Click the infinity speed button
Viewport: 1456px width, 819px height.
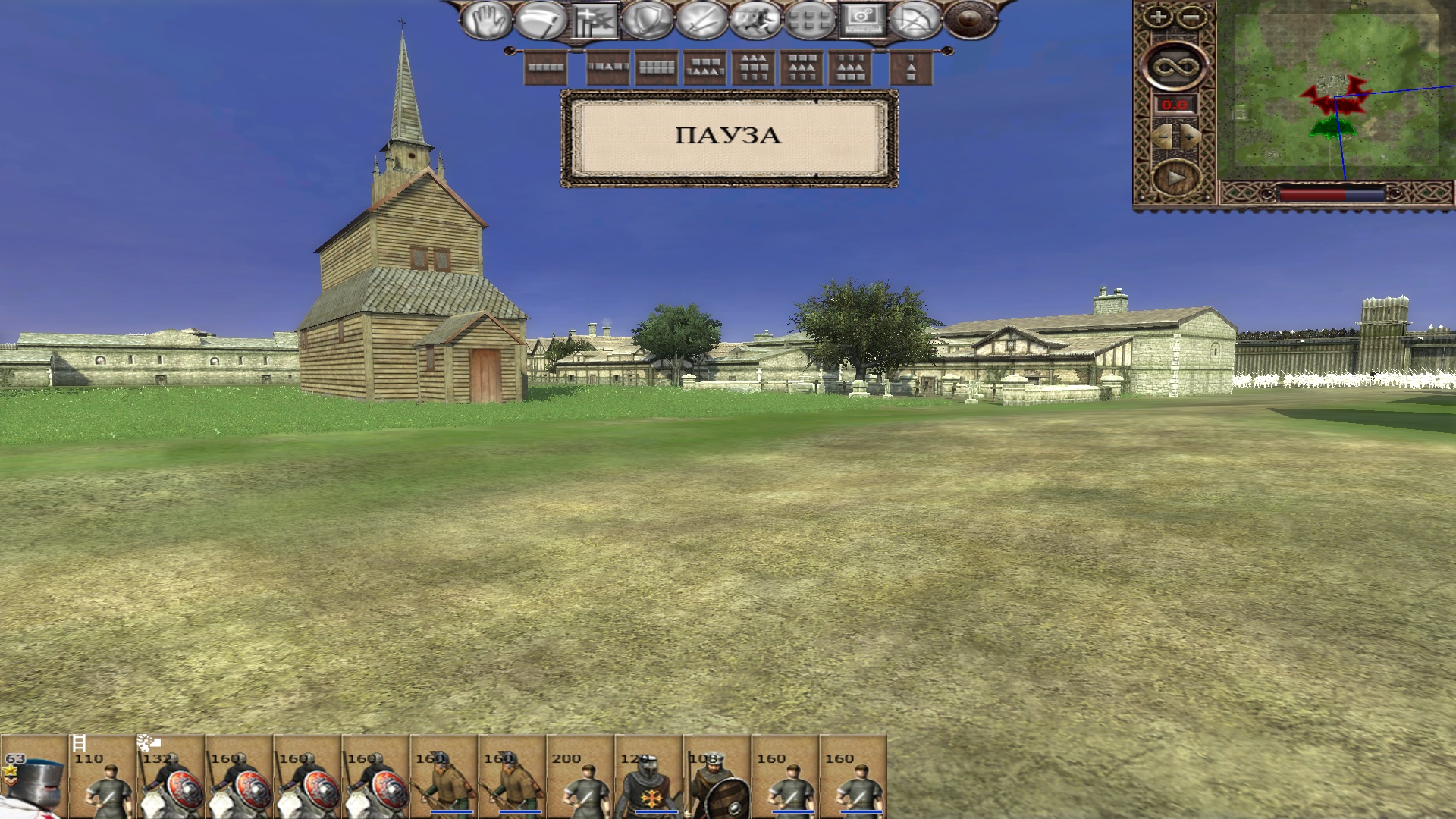[x=1174, y=67]
